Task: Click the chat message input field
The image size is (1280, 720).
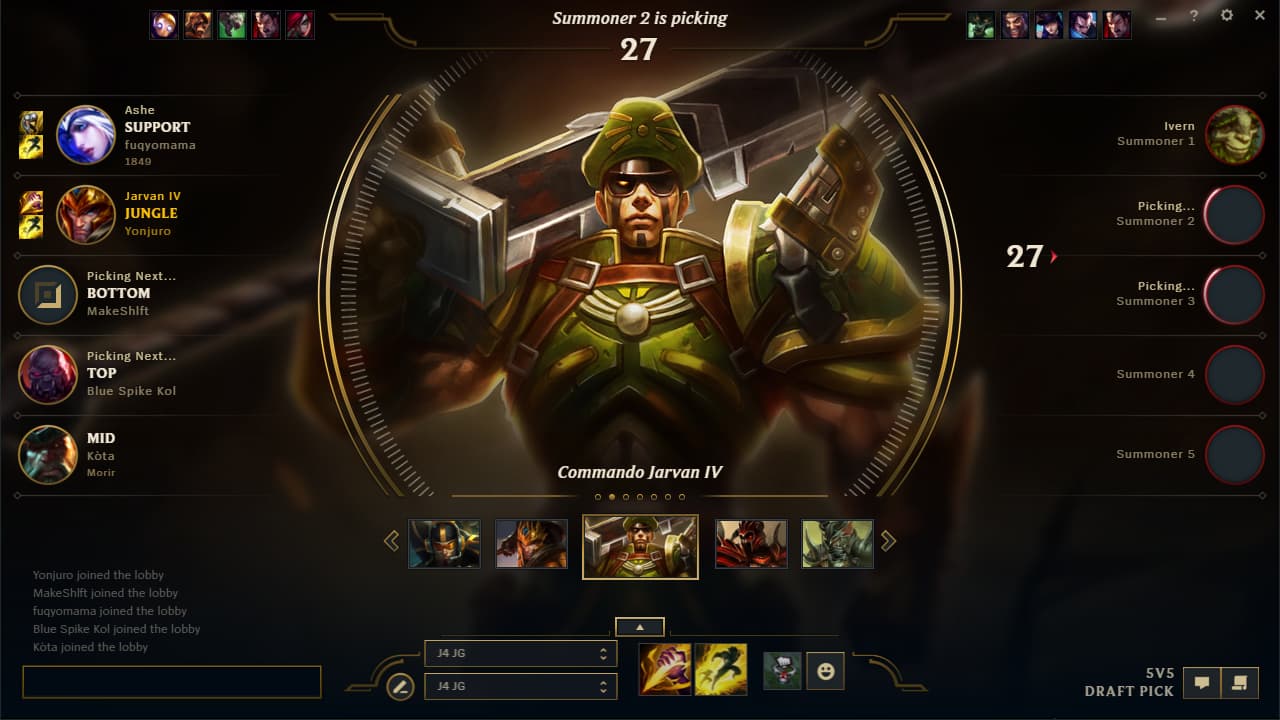Action: click(x=170, y=681)
